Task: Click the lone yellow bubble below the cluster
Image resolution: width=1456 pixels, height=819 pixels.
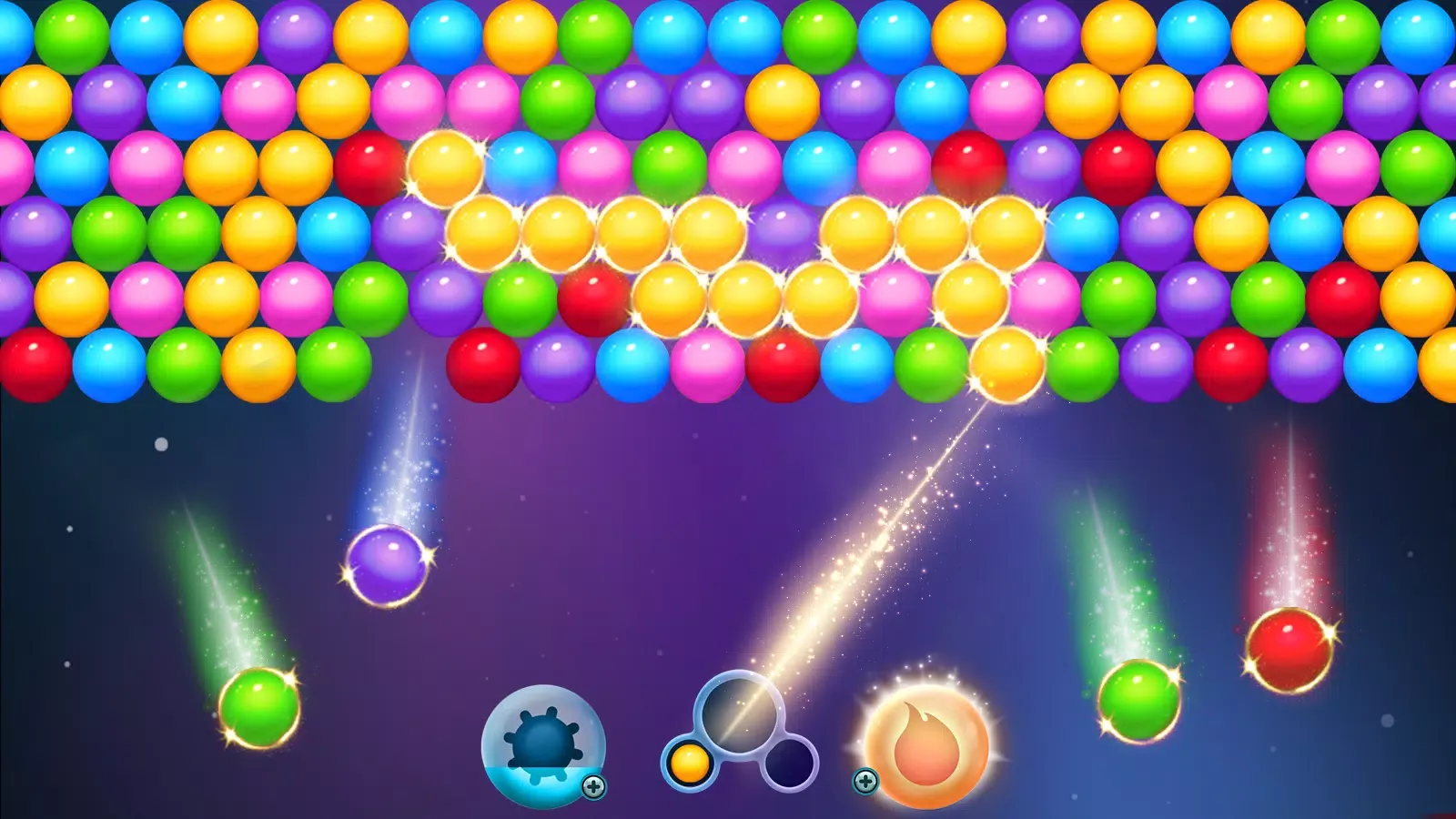Action: pyautogui.click(x=1006, y=364)
